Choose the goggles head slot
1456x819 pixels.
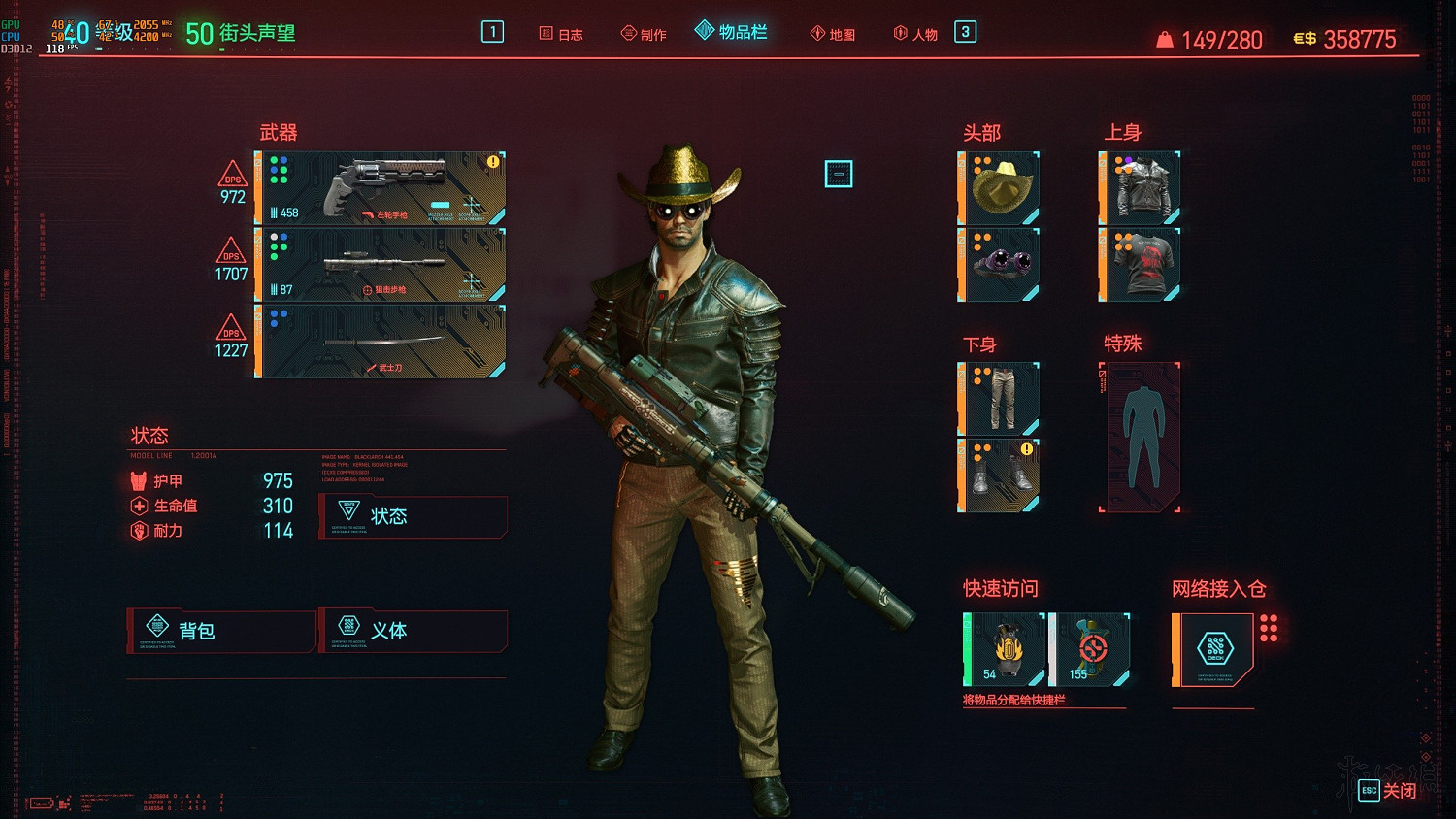click(999, 265)
